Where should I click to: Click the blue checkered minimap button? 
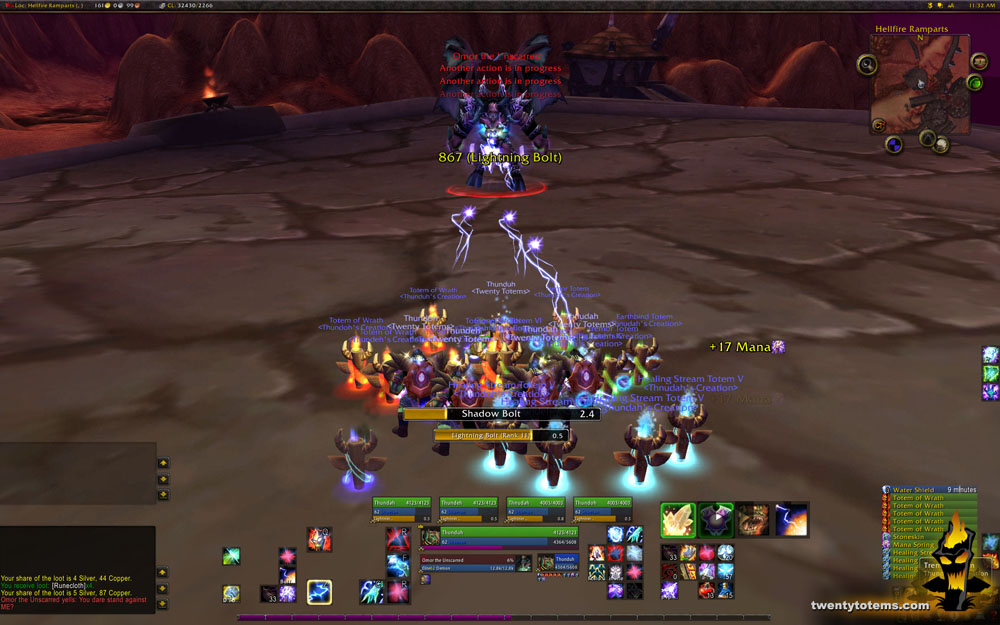coord(894,144)
